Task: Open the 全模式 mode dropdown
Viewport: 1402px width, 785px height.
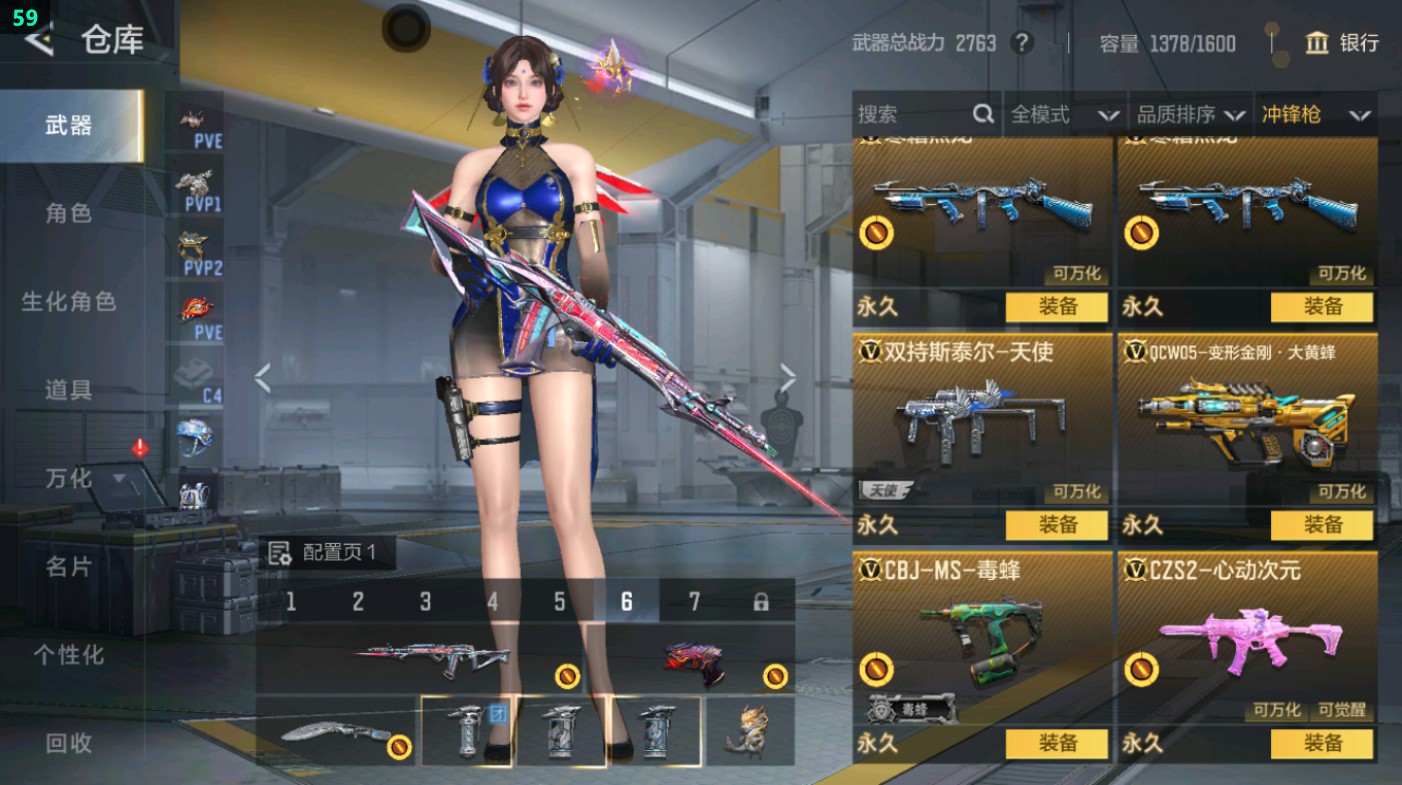Action: click(x=1064, y=115)
